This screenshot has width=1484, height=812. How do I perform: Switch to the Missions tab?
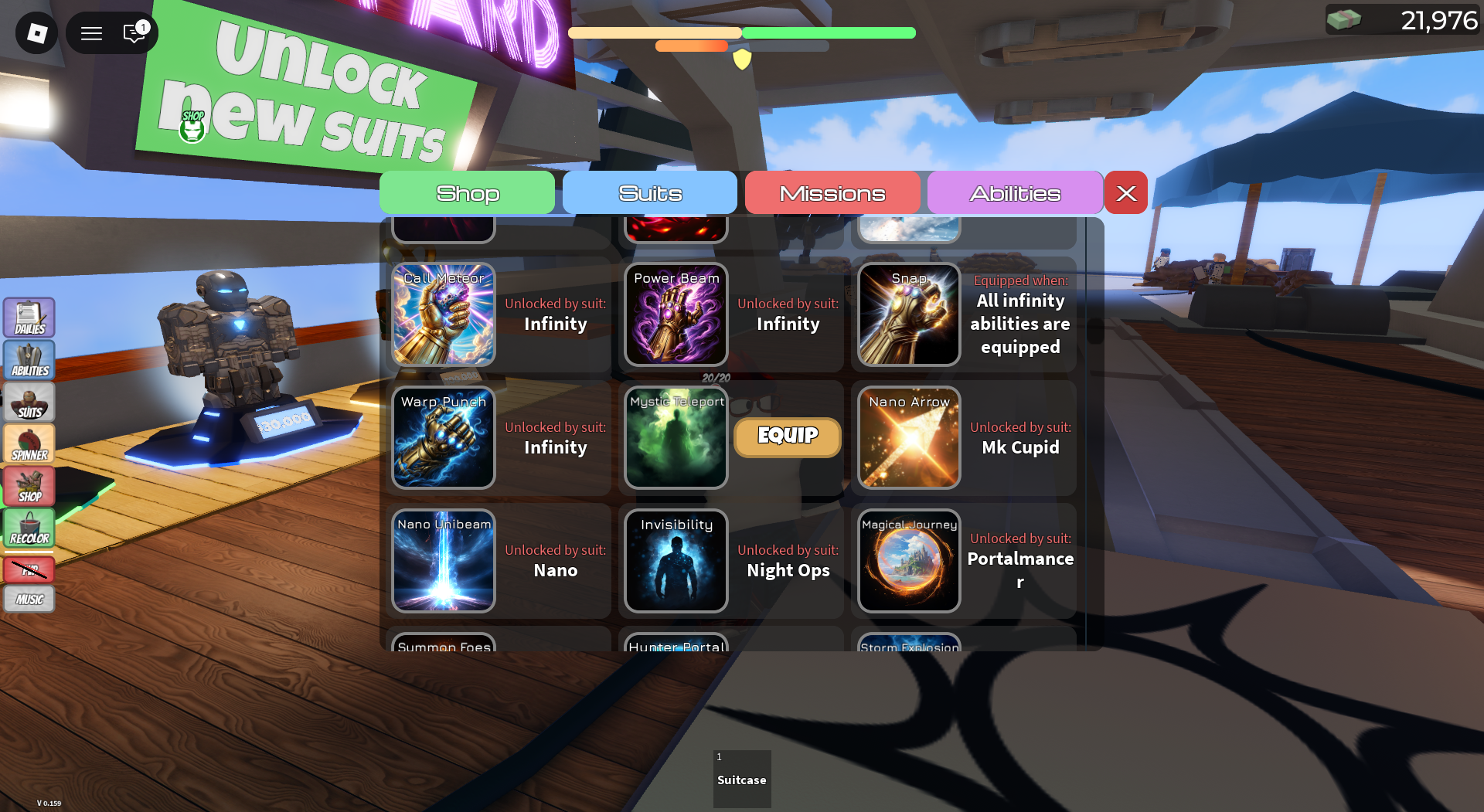pyautogui.click(x=832, y=192)
